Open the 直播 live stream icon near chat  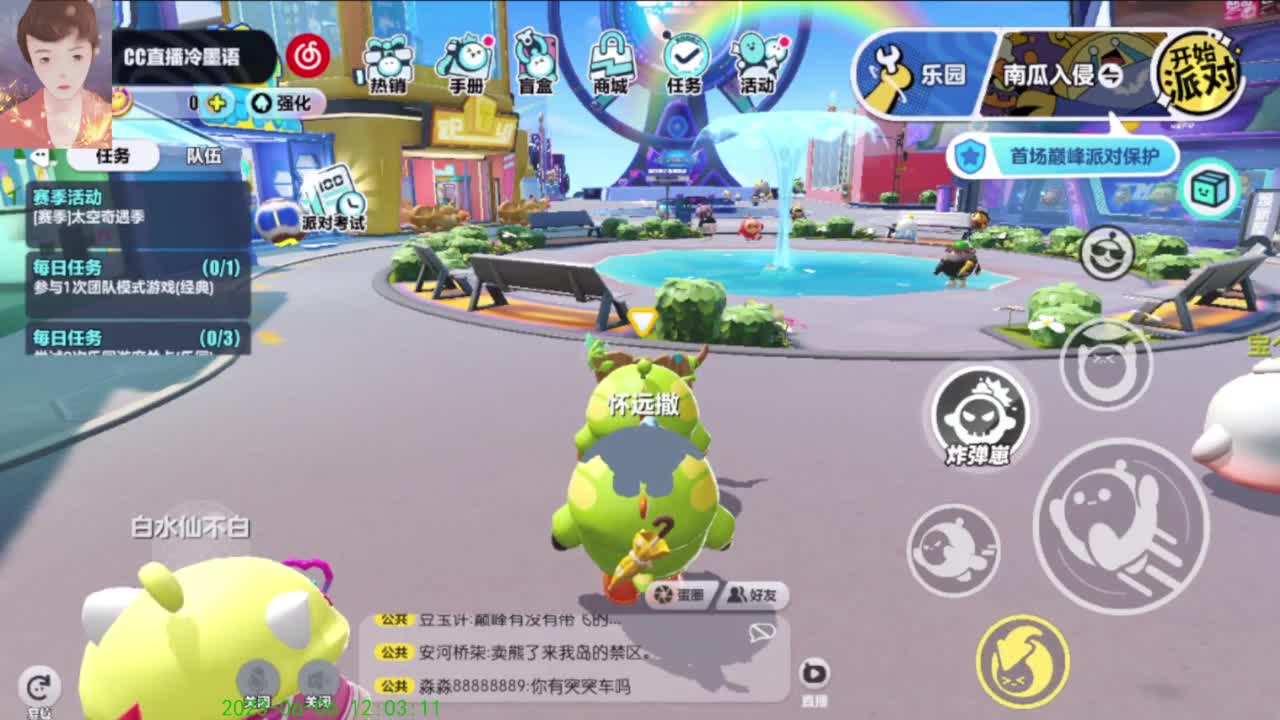813,671
